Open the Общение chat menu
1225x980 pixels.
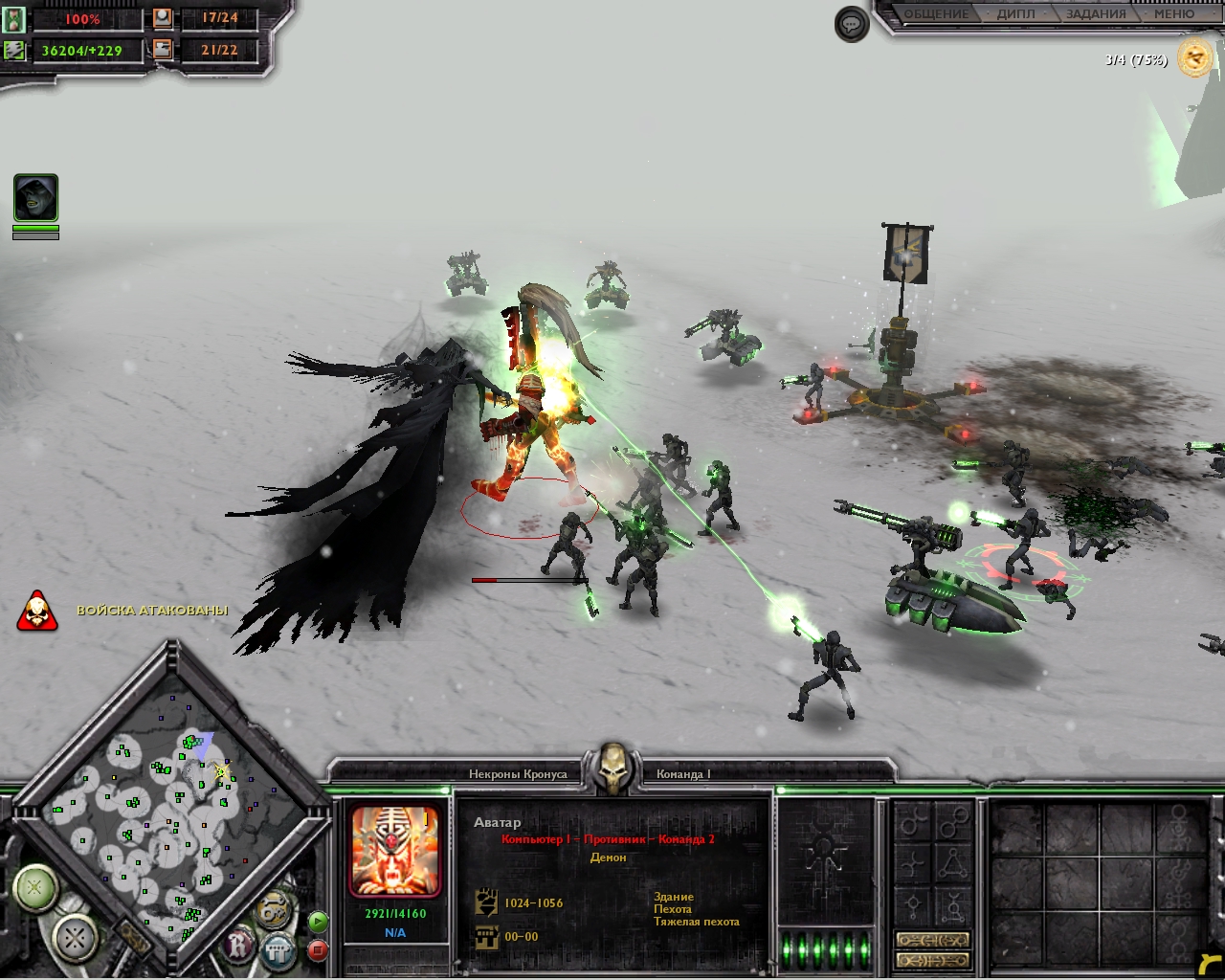[936, 14]
